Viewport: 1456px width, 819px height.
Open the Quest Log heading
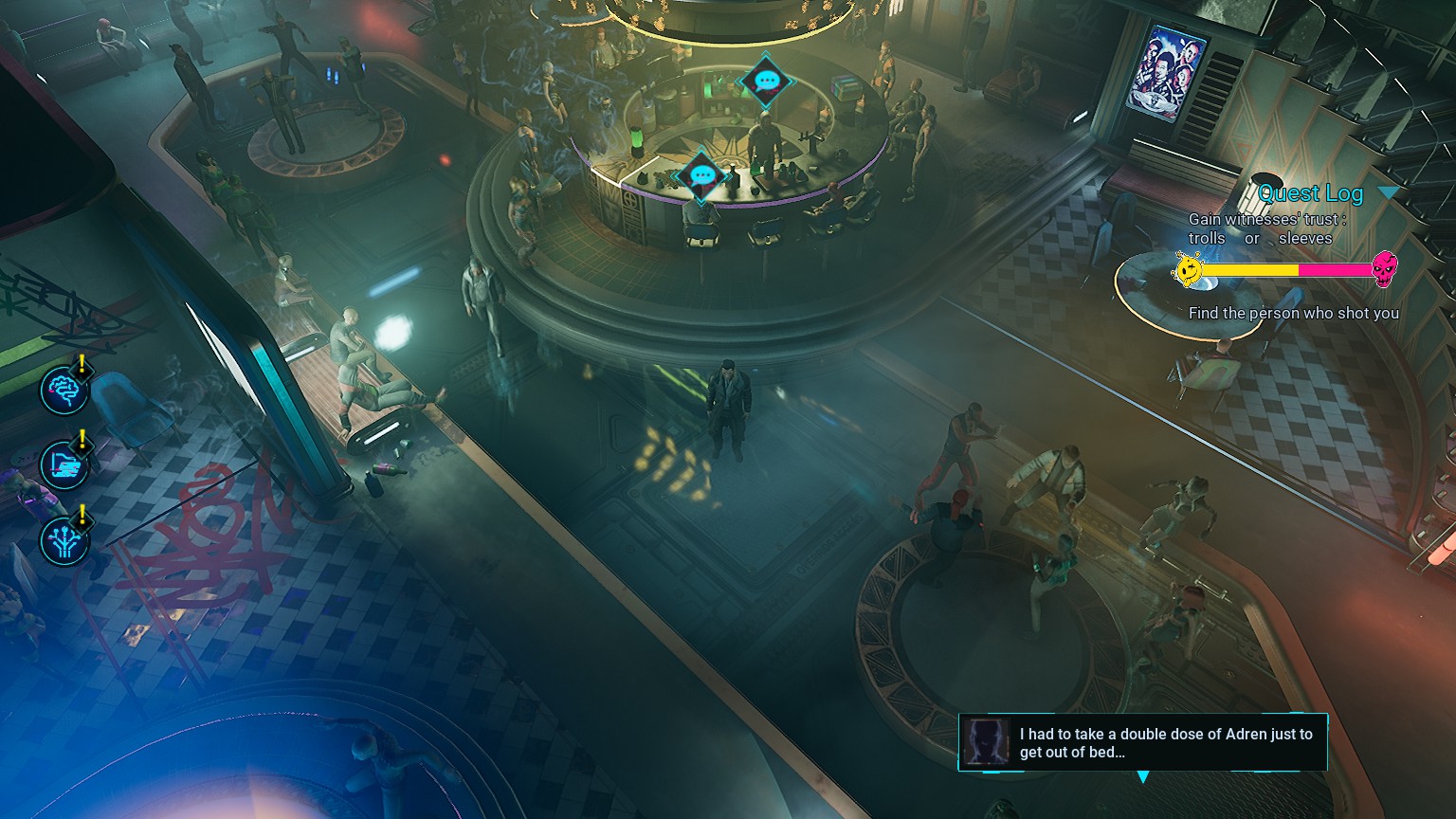pyautogui.click(x=1310, y=193)
